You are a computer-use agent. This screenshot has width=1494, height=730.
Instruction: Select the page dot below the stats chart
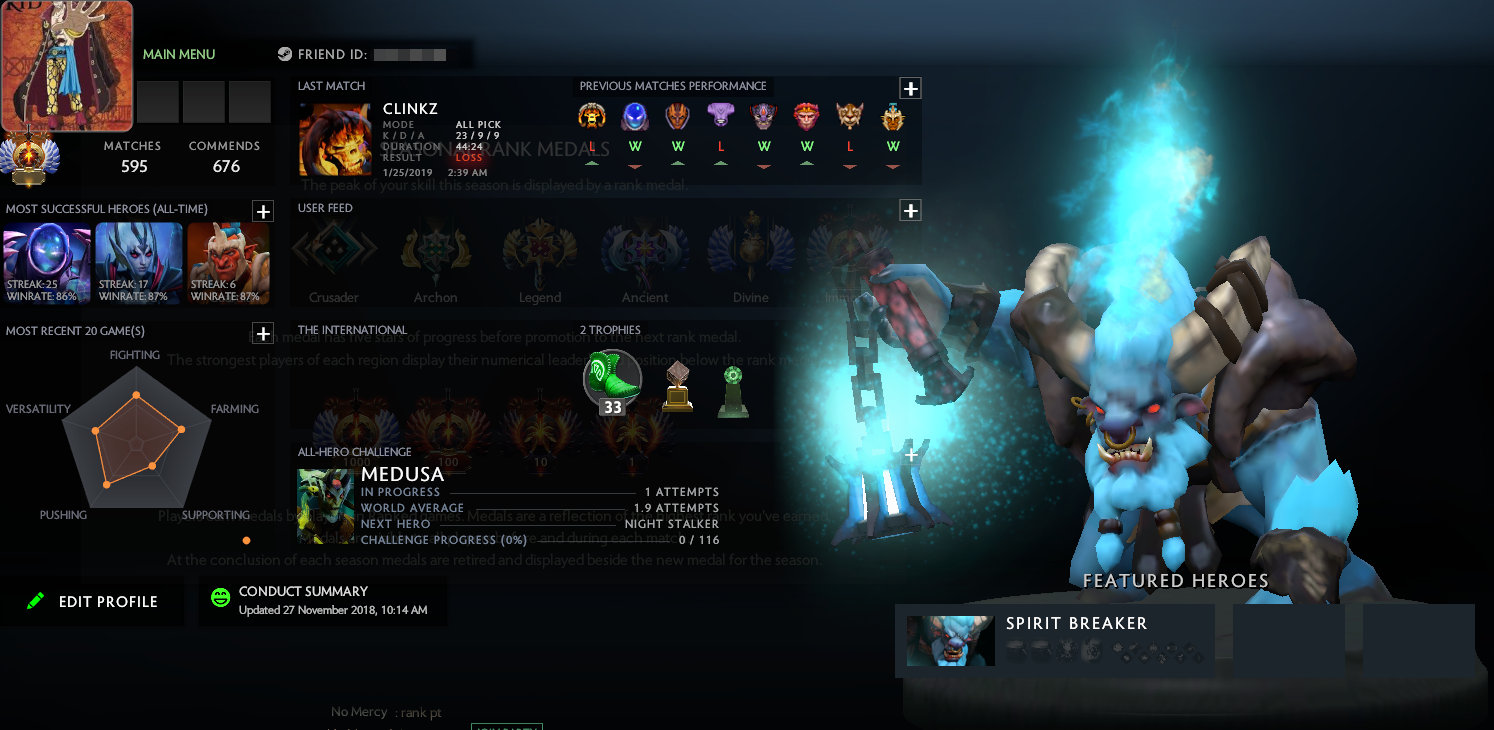(246, 540)
